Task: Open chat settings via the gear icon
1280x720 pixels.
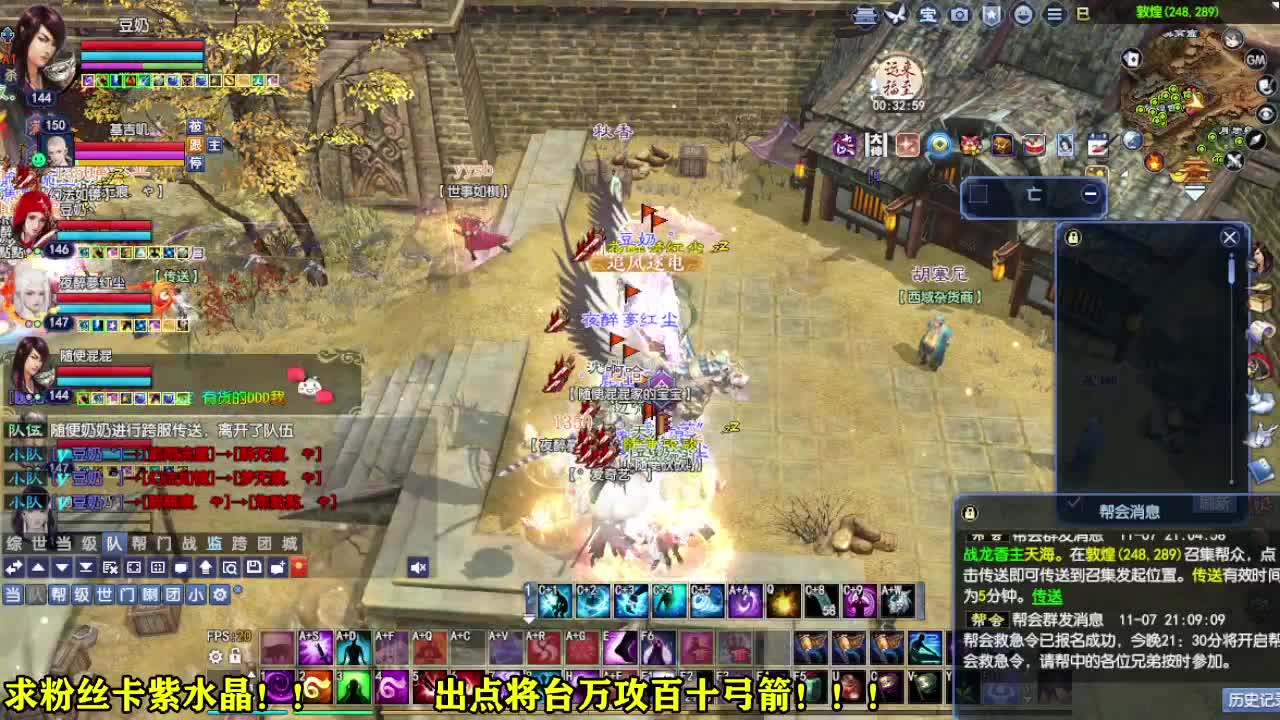Action: click(x=219, y=594)
